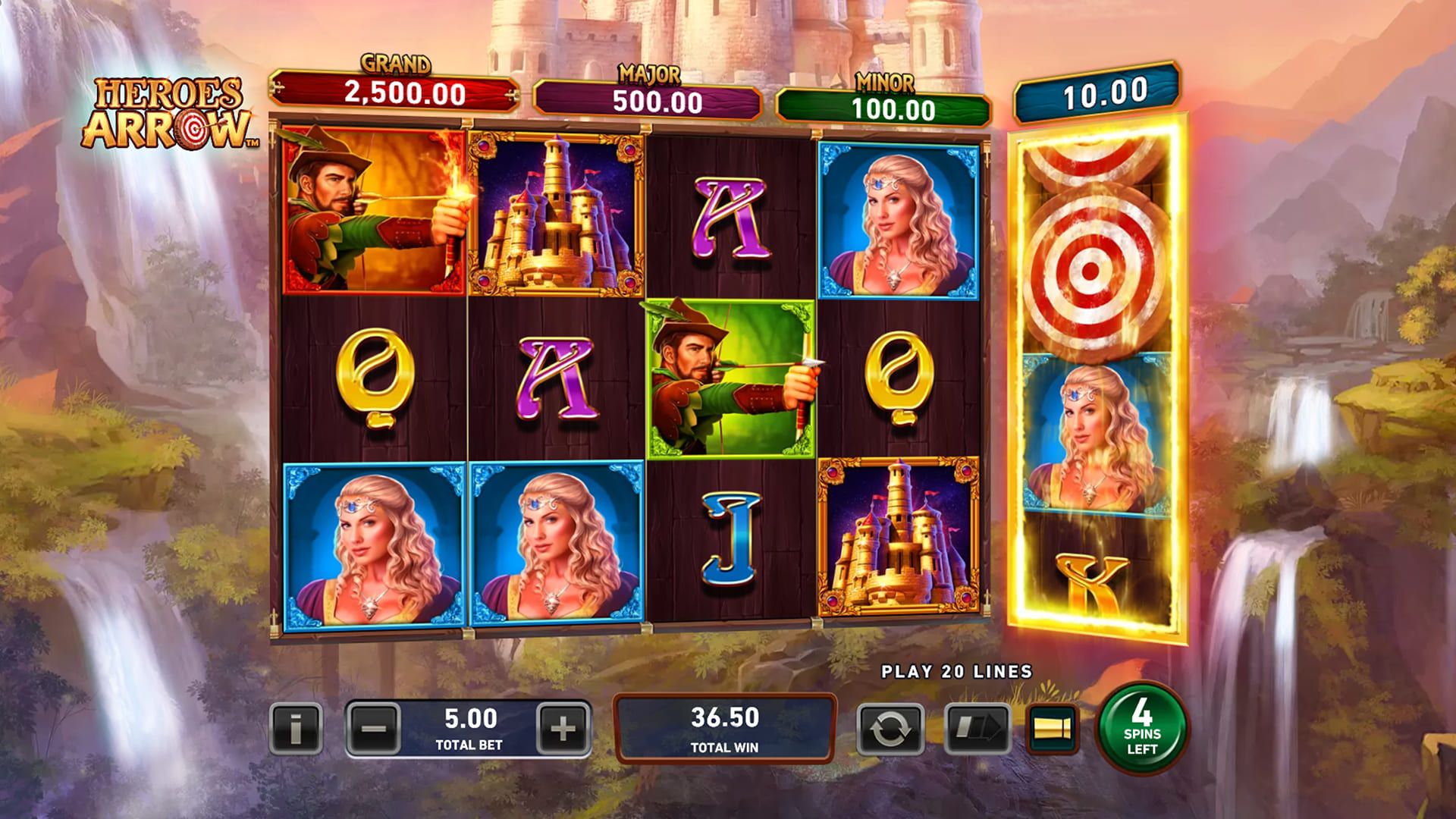Toggle the fast play arrow button
Image resolution: width=1456 pixels, height=819 pixels.
coord(977,729)
